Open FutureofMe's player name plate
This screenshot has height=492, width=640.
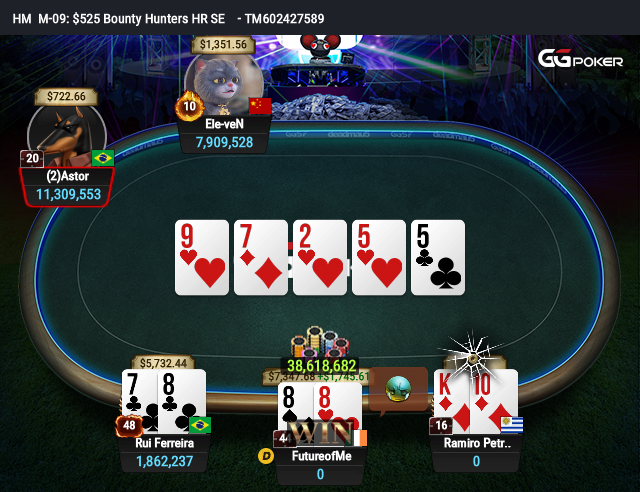(x=320, y=456)
